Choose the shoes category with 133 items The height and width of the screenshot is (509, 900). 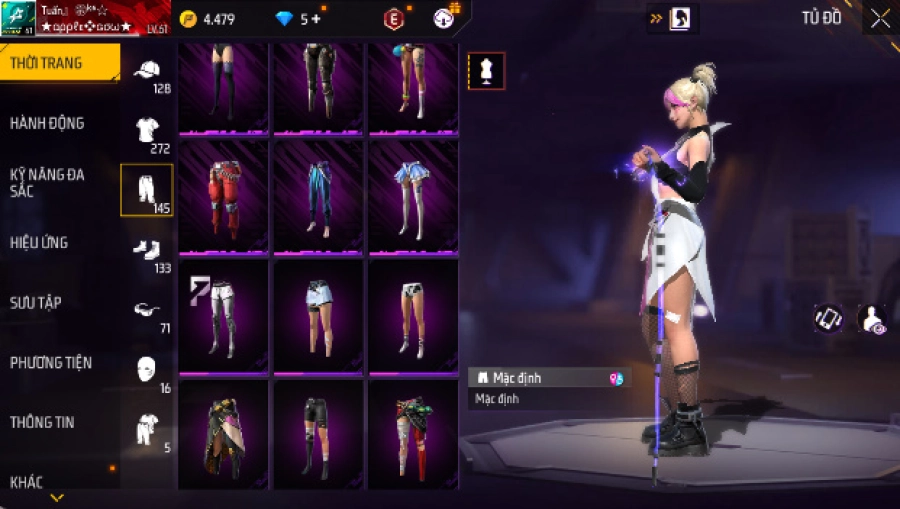pos(147,252)
